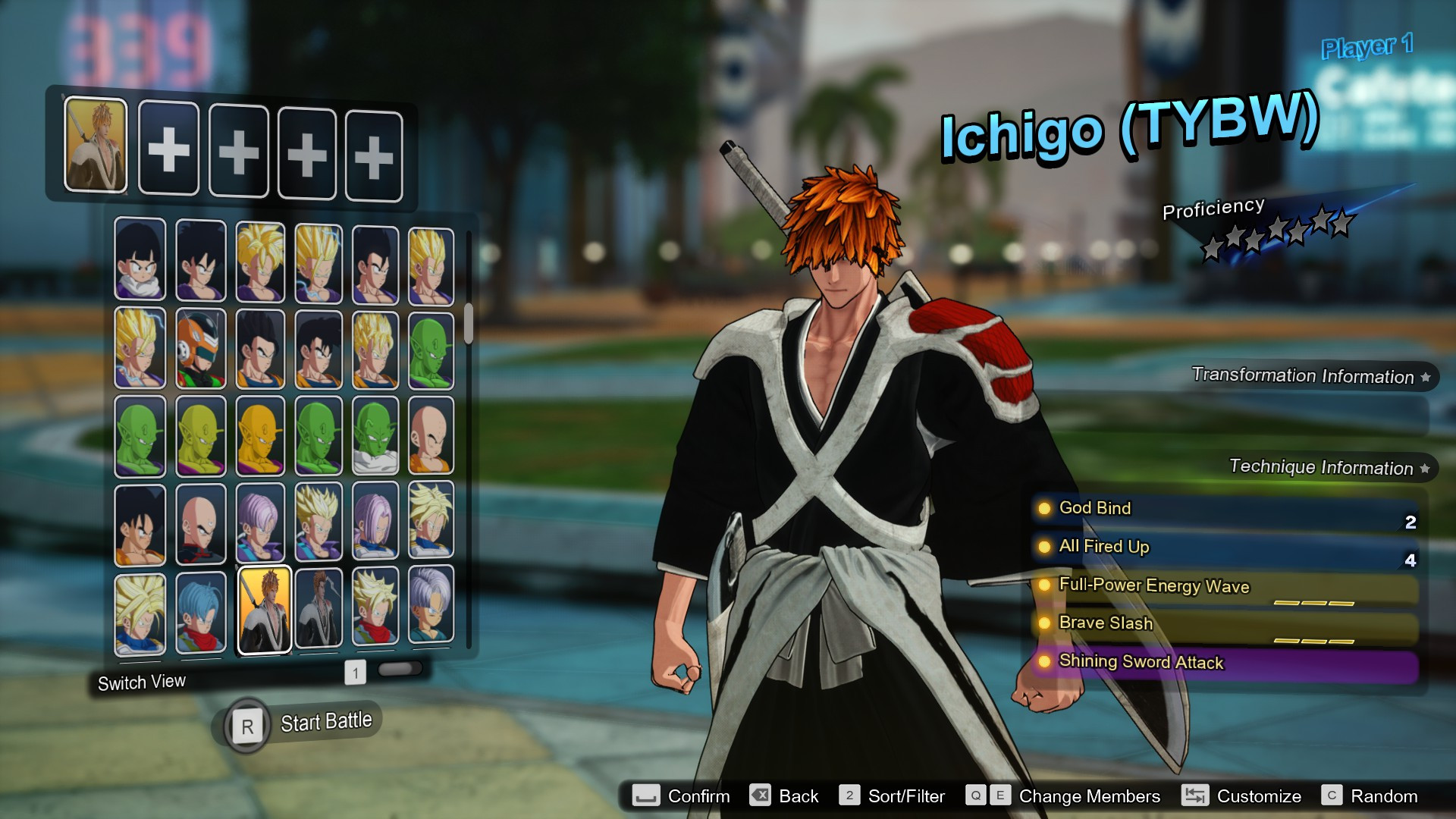Toggle the God Bind technique indicator
This screenshot has height=819, width=1456.
coord(1045,509)
